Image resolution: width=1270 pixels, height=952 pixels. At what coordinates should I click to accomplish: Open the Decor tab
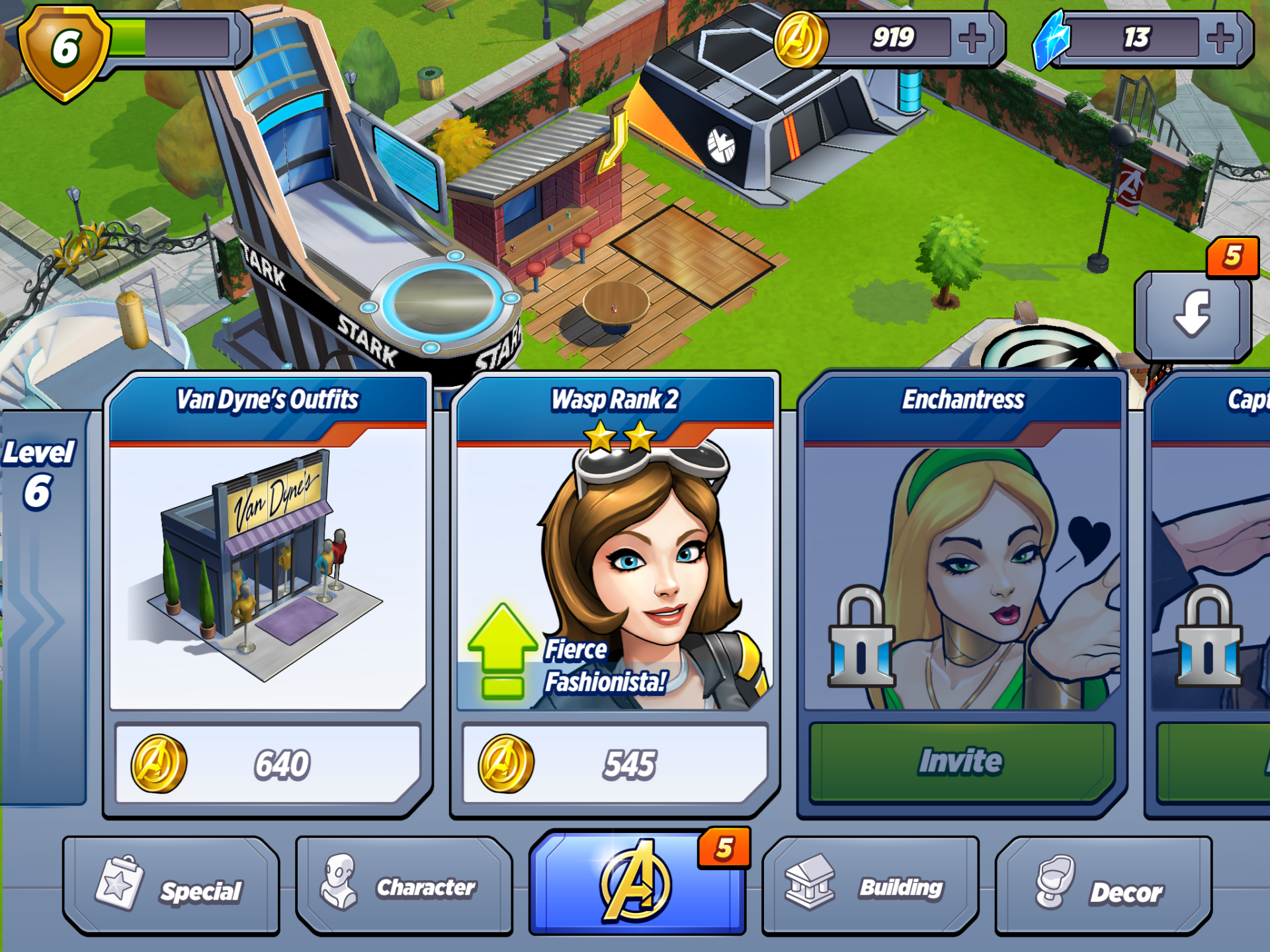coord(1103,887)
